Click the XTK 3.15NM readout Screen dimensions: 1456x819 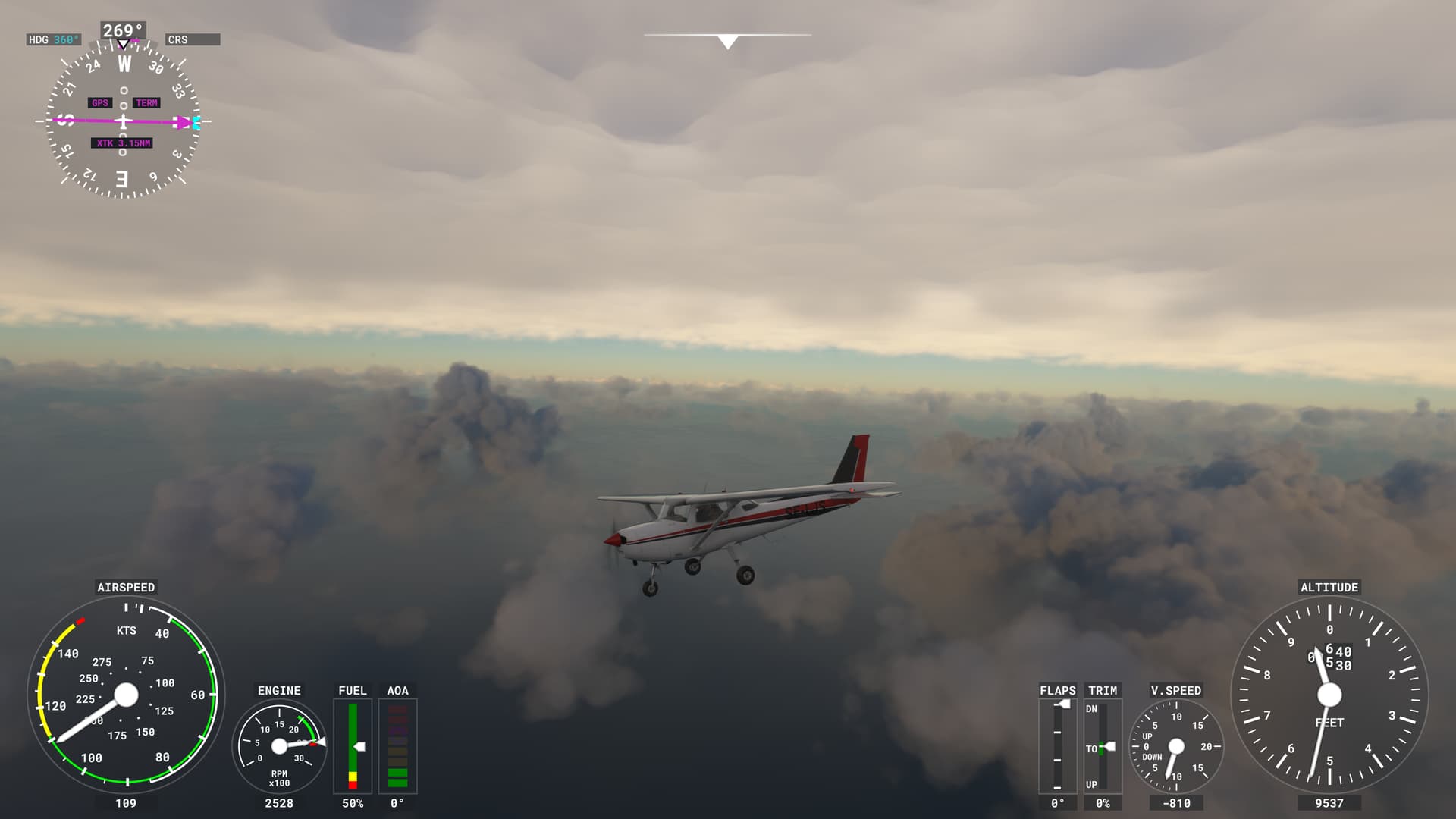tap(121, 142)
